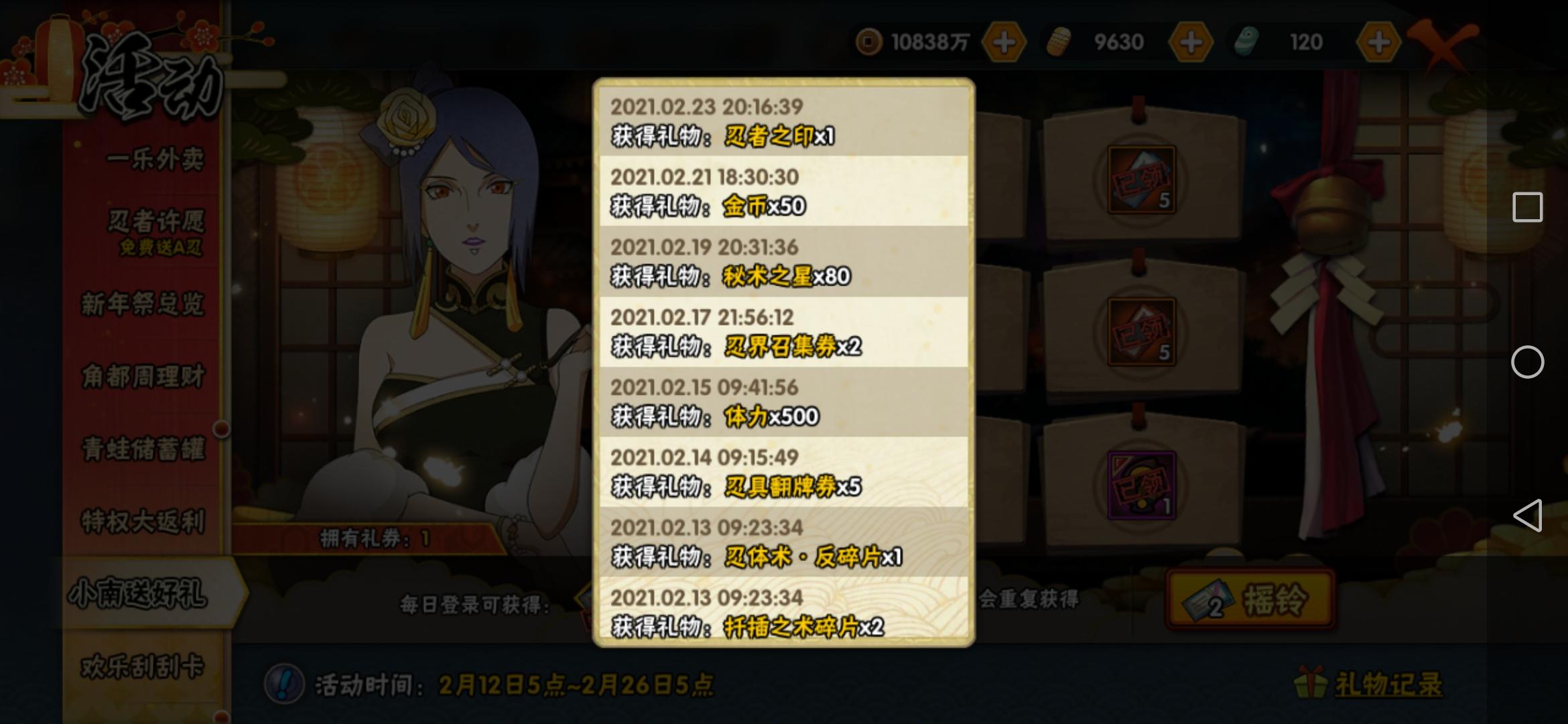Click the ryo pouch icon showing 9630
Screen dimensions: 1568x724
tap(1060, 42)
